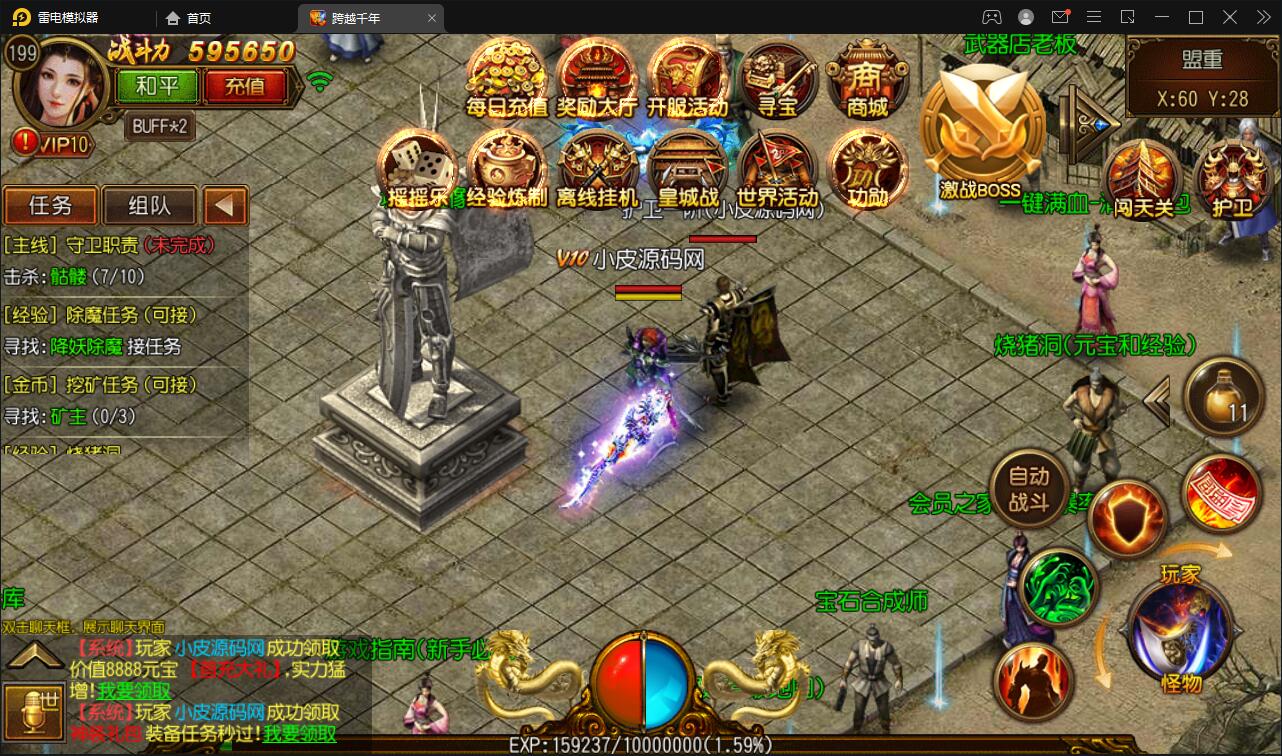Open the 商城 shop

(866, 77)
